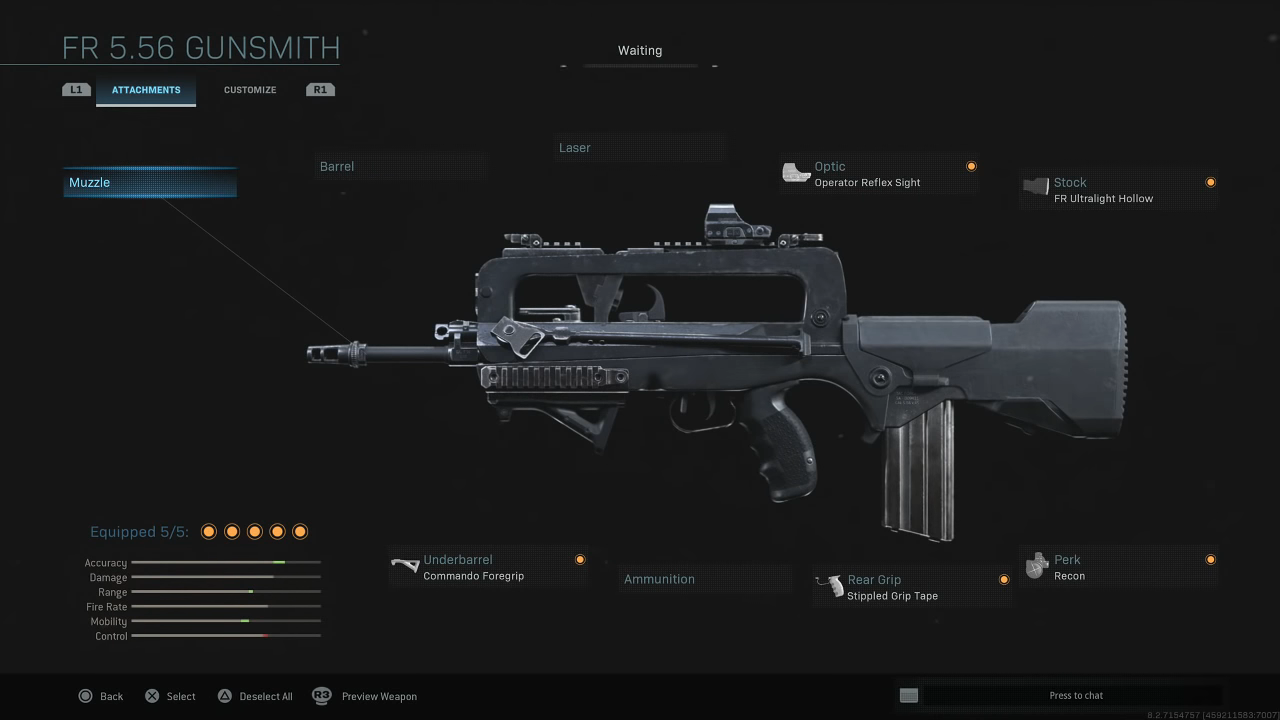
Task: Open the Customize tab
Action: point(250,90)
